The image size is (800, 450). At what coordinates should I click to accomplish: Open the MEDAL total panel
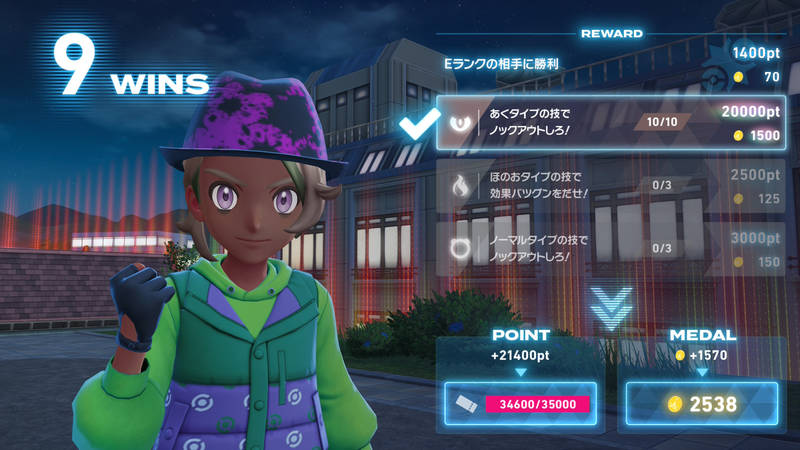[x=701, y=404]
